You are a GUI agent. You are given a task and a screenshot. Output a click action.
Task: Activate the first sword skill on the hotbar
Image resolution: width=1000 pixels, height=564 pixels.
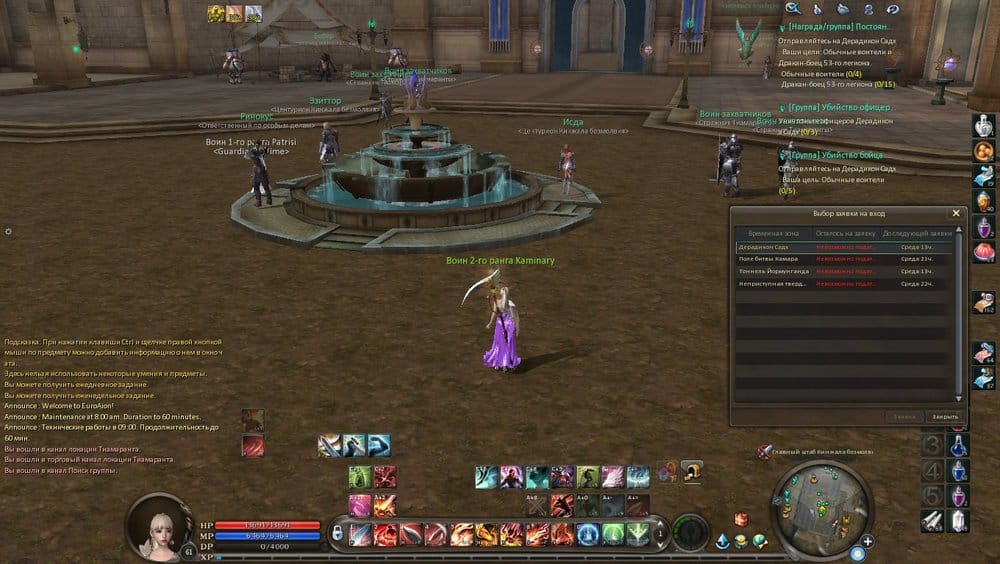(360, 534)
